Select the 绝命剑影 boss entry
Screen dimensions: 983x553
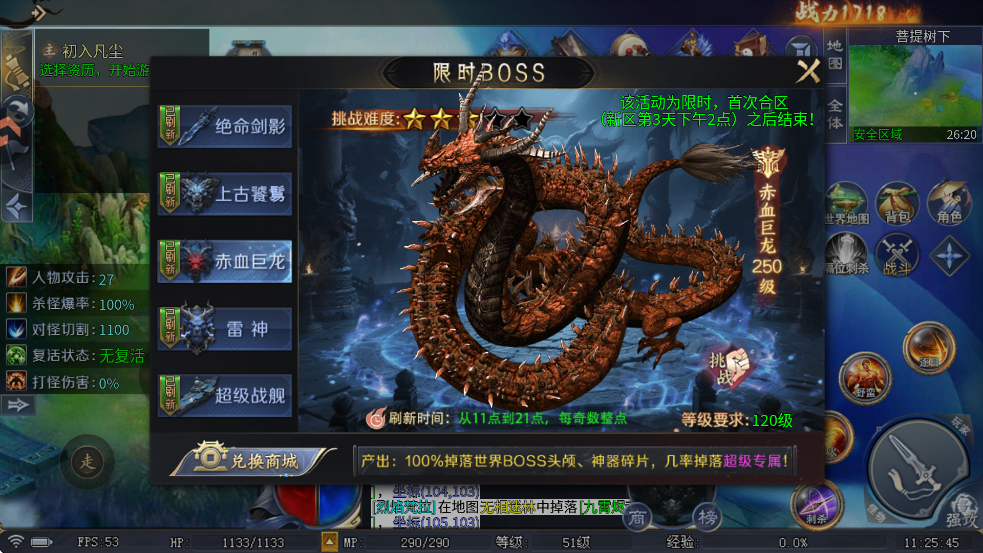(225, 127)
